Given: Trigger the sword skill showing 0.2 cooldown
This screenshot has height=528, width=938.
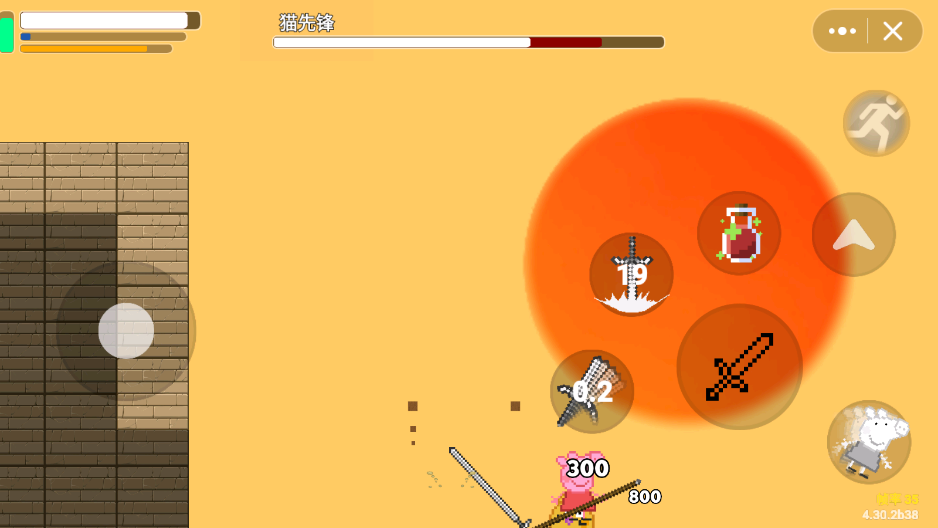Looking at the screenshot, I should (x=592, y=391).
